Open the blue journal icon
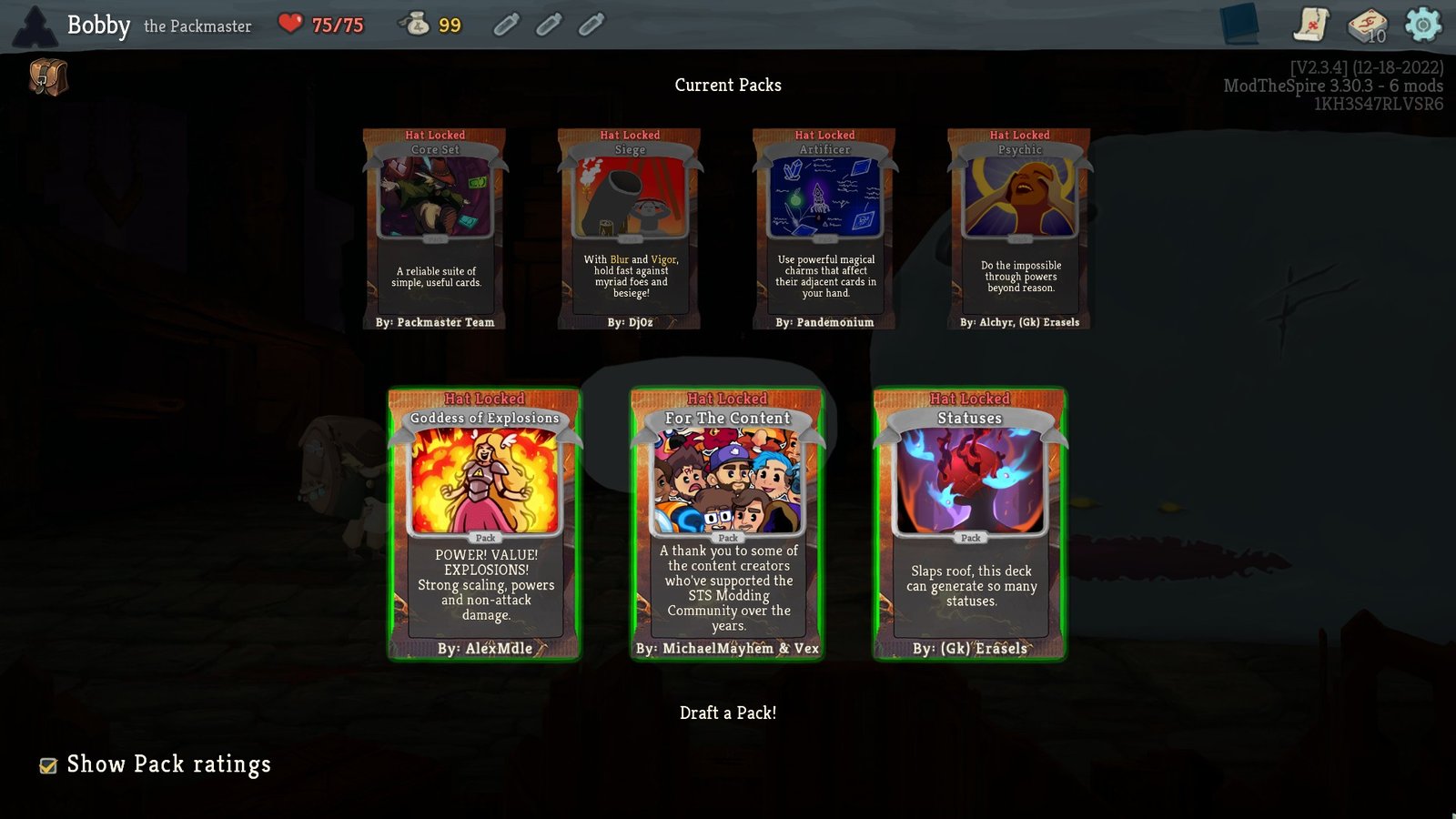Screen dimensions: 1456x819 [1240, 23]
